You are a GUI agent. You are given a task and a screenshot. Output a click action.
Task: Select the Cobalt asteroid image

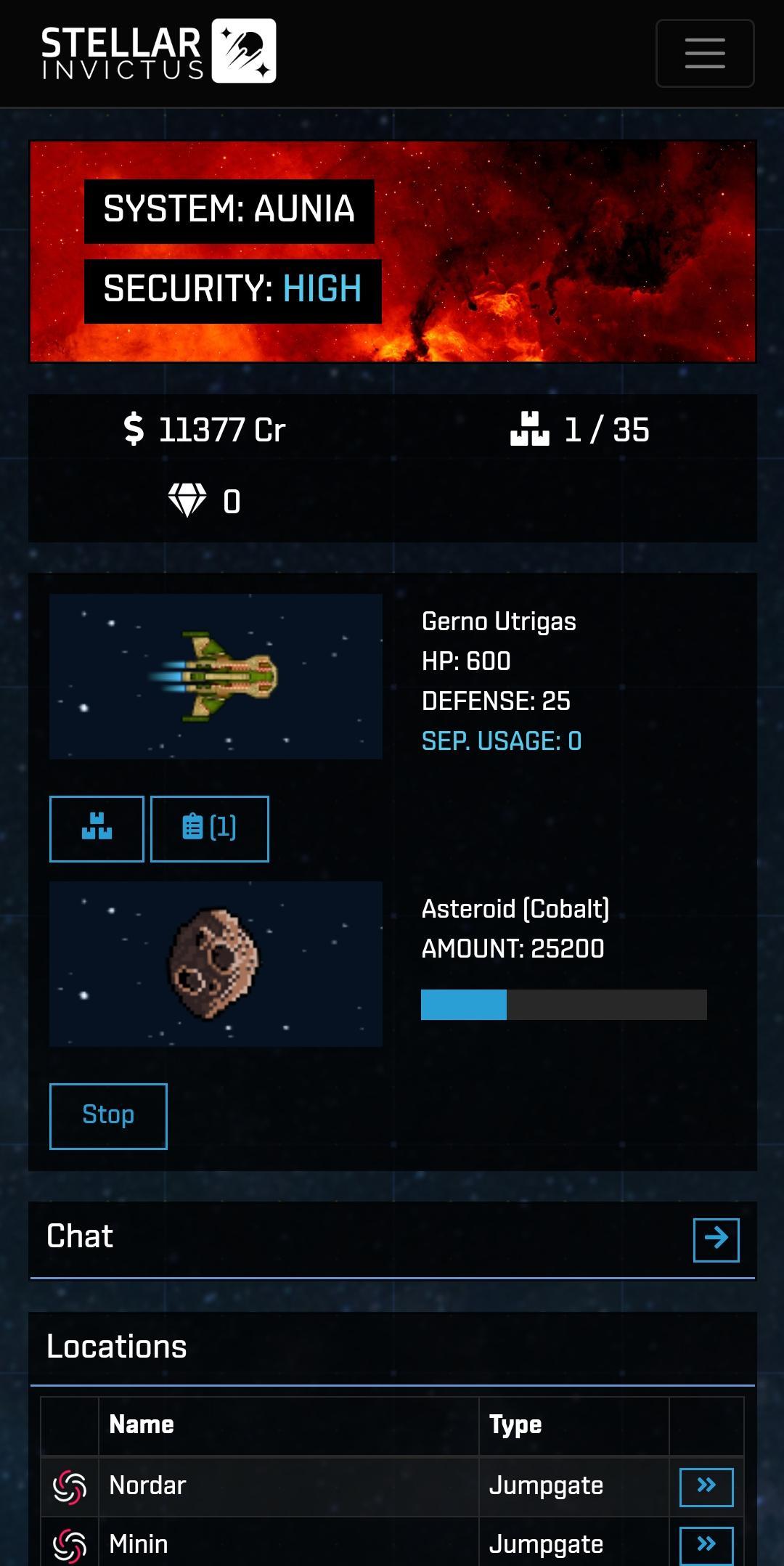216,963
